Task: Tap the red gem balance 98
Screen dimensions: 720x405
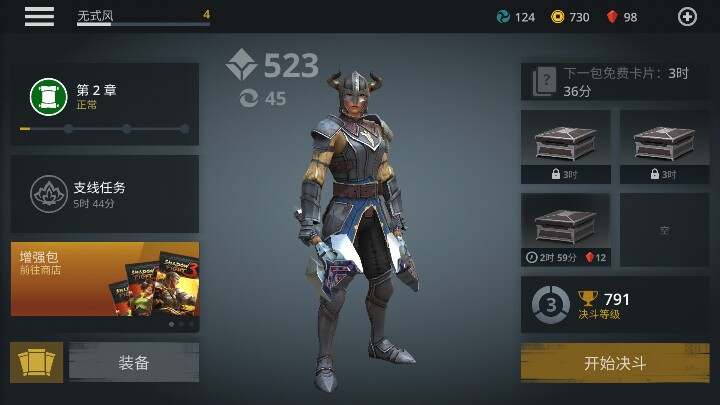Action: (x=621, y=17)
